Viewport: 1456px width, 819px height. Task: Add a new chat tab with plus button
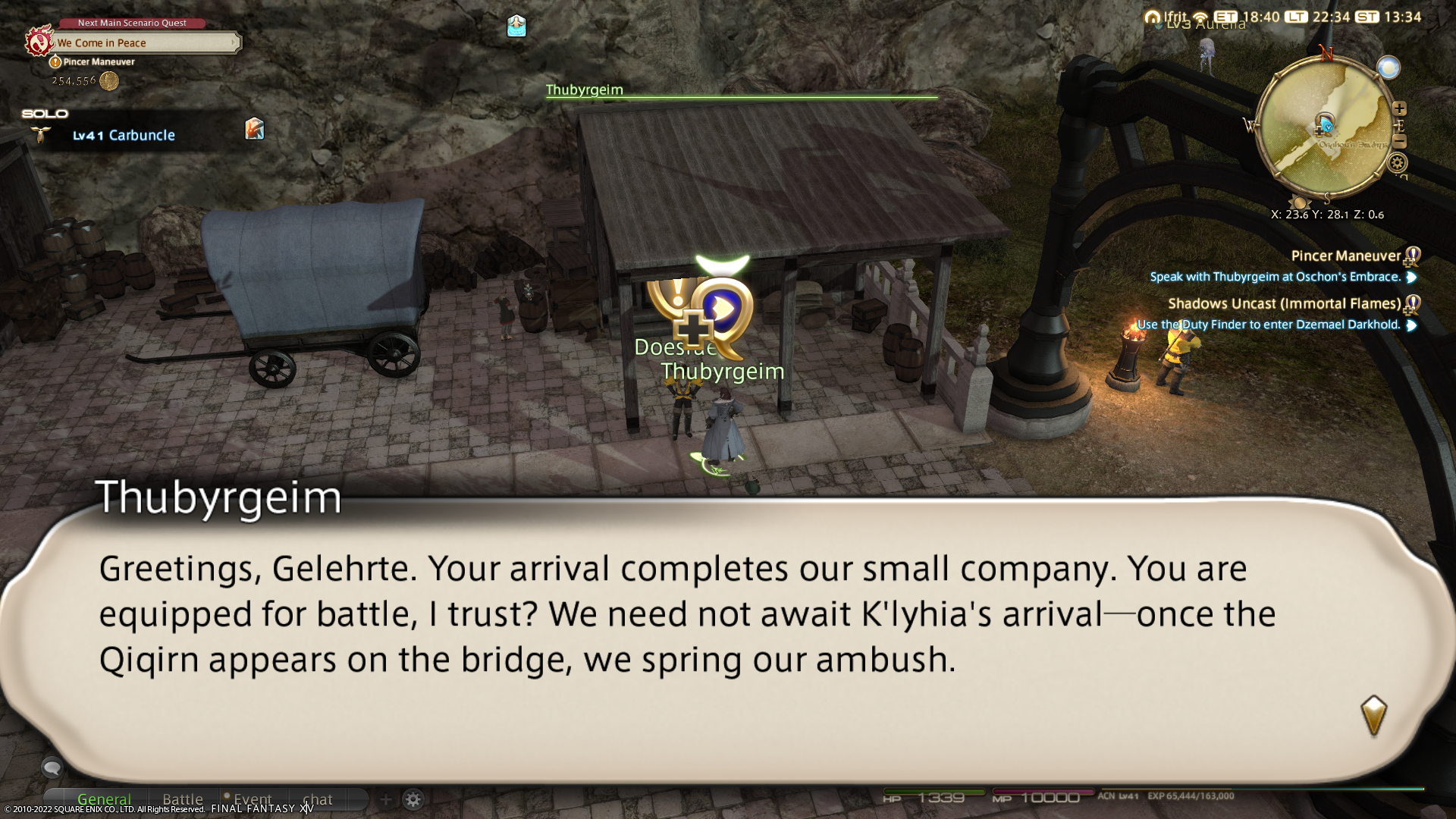pos(385,799)
